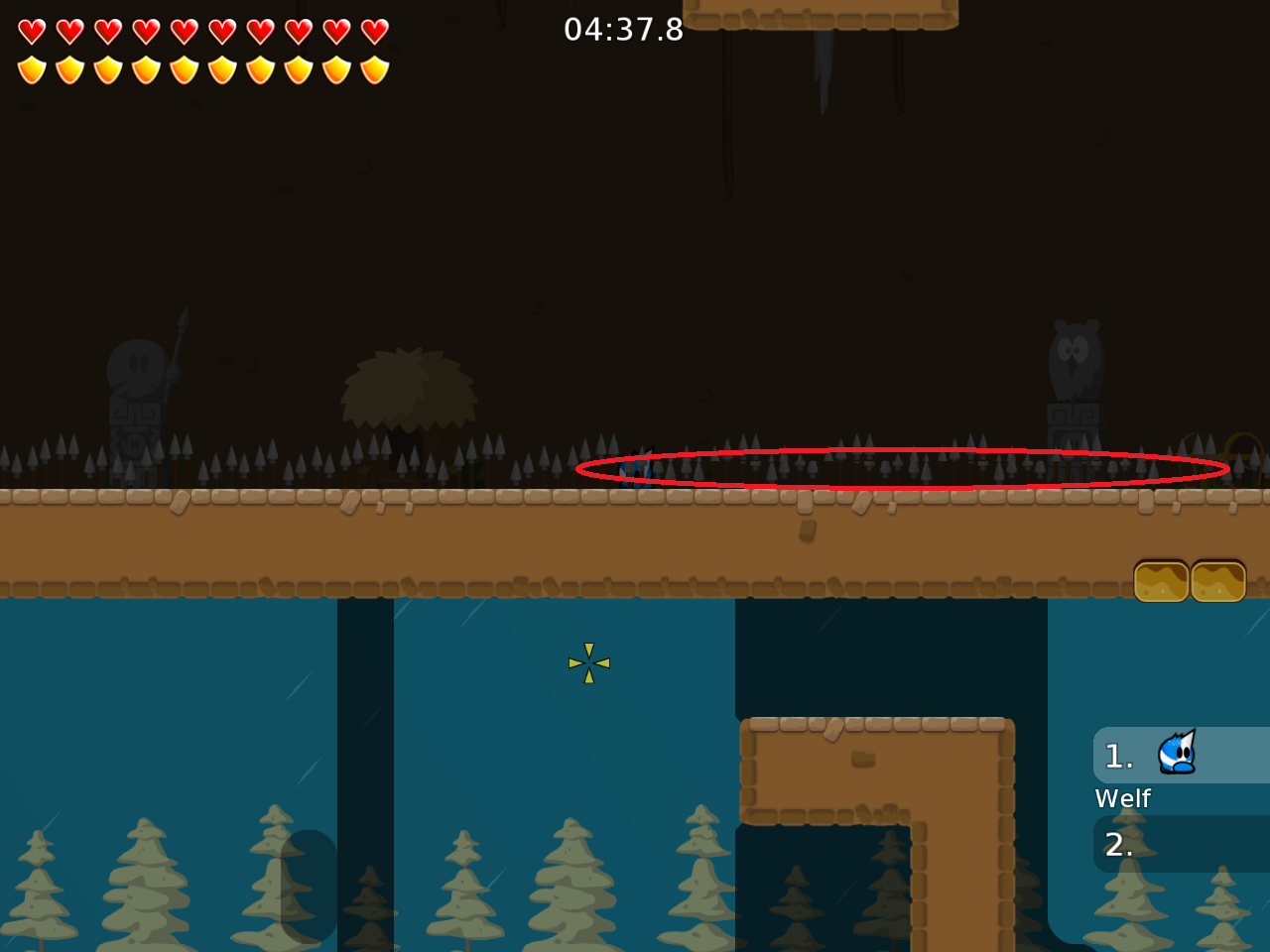This screenshot has width=1270, height=952.
Task: Expand the rank 1 leaderboard row
Action: [x=1181, y=756]
